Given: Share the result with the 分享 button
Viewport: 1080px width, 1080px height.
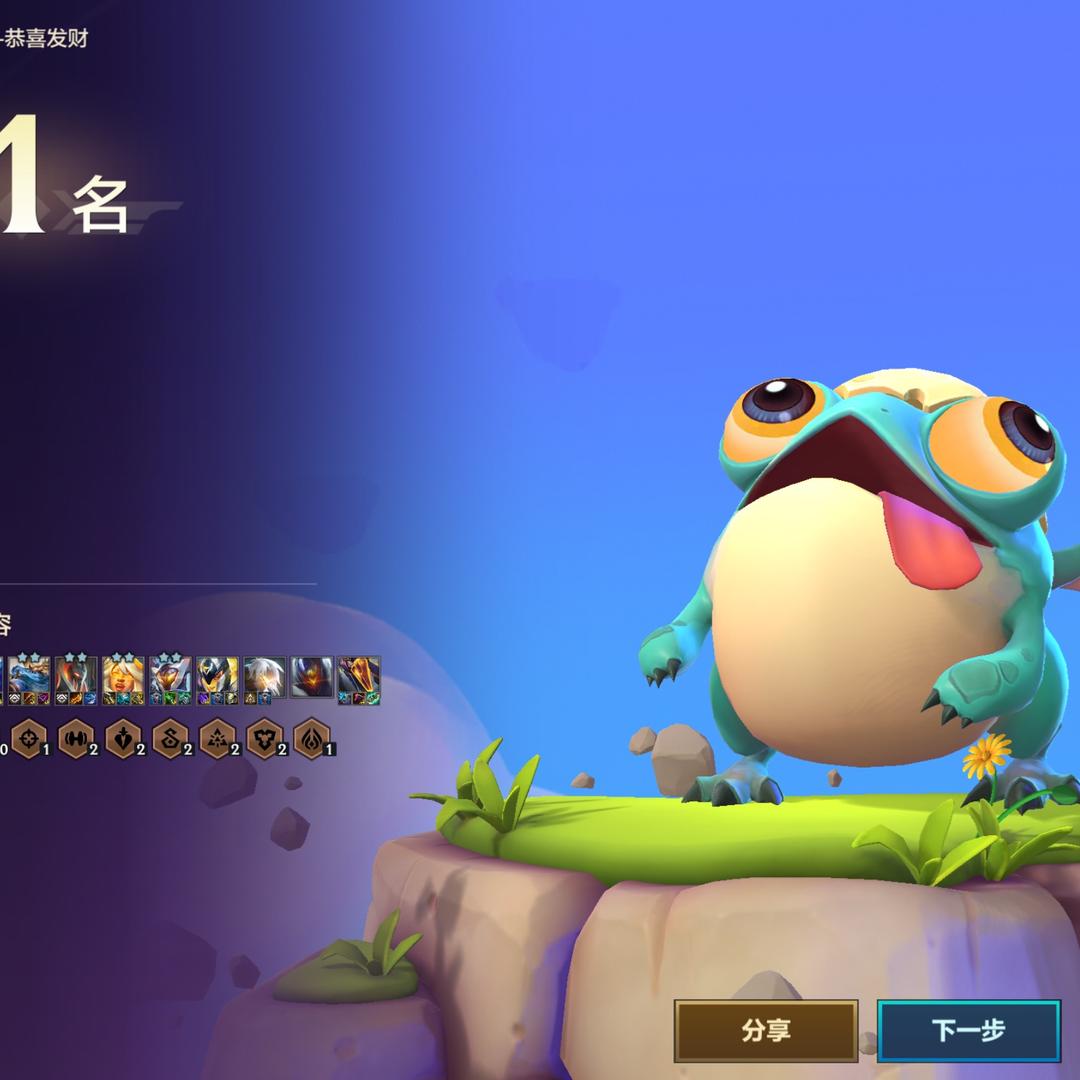Looking at the screenshot, I should tap(765, 1030).
